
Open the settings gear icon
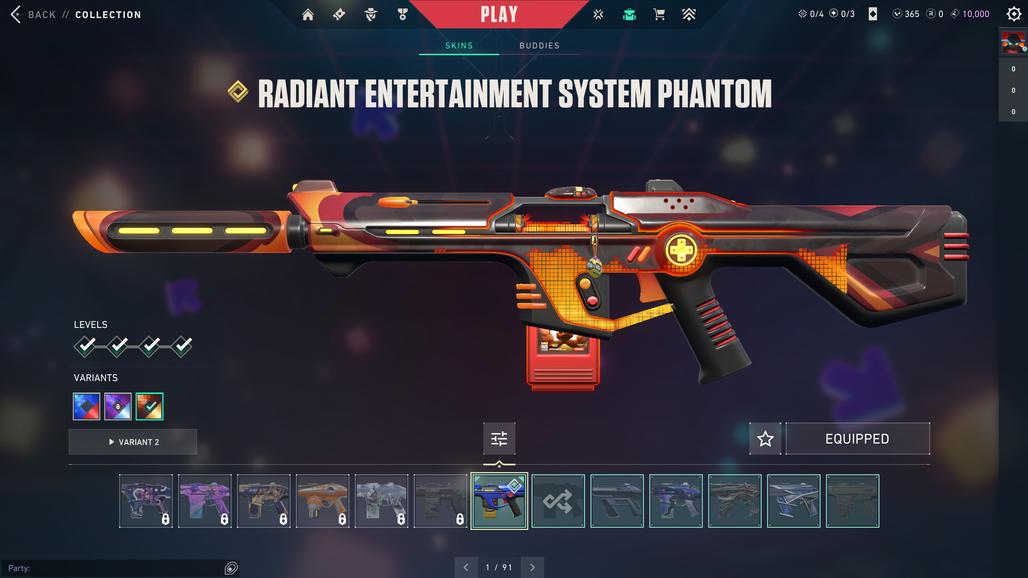pos(1014,14)
